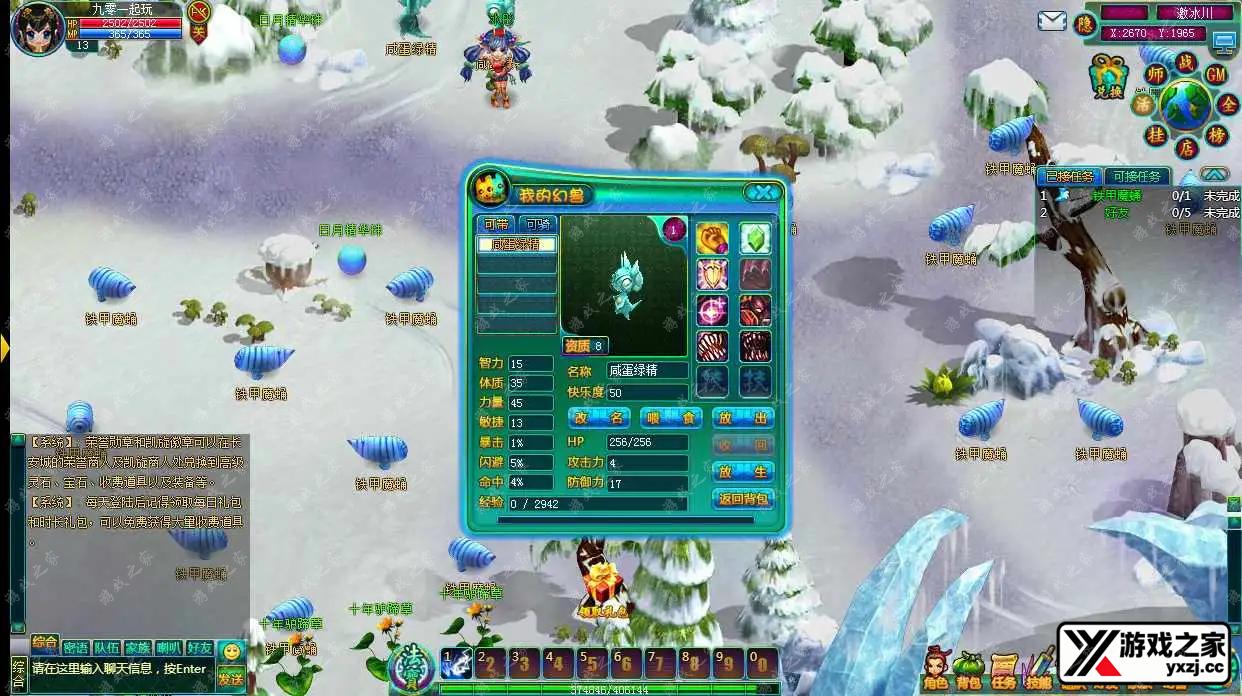This screenshot has height=696, width=1242.
Task: Select the green crystal pet skill icon
Action: tap(755, 238)
